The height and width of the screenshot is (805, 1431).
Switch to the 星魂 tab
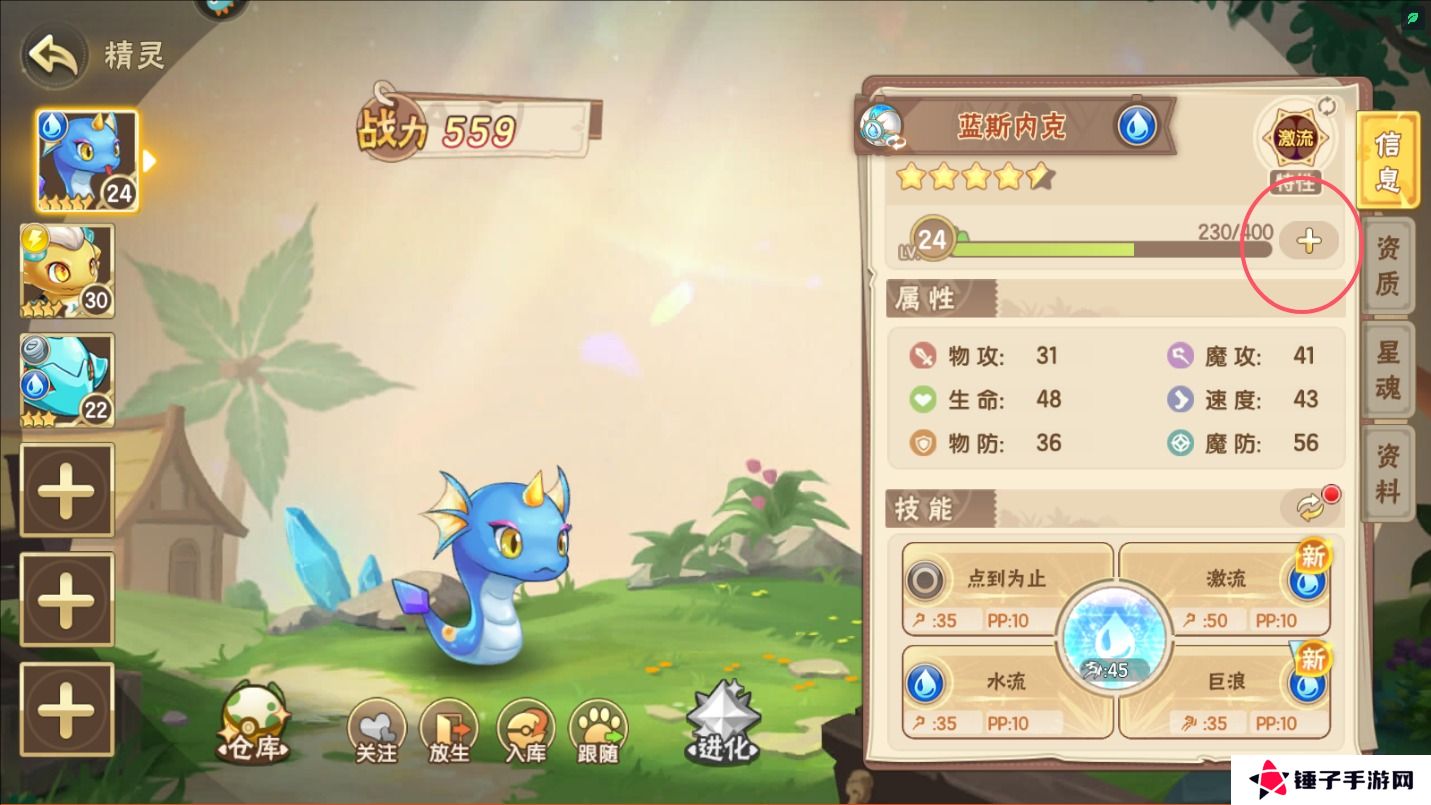1388,369
